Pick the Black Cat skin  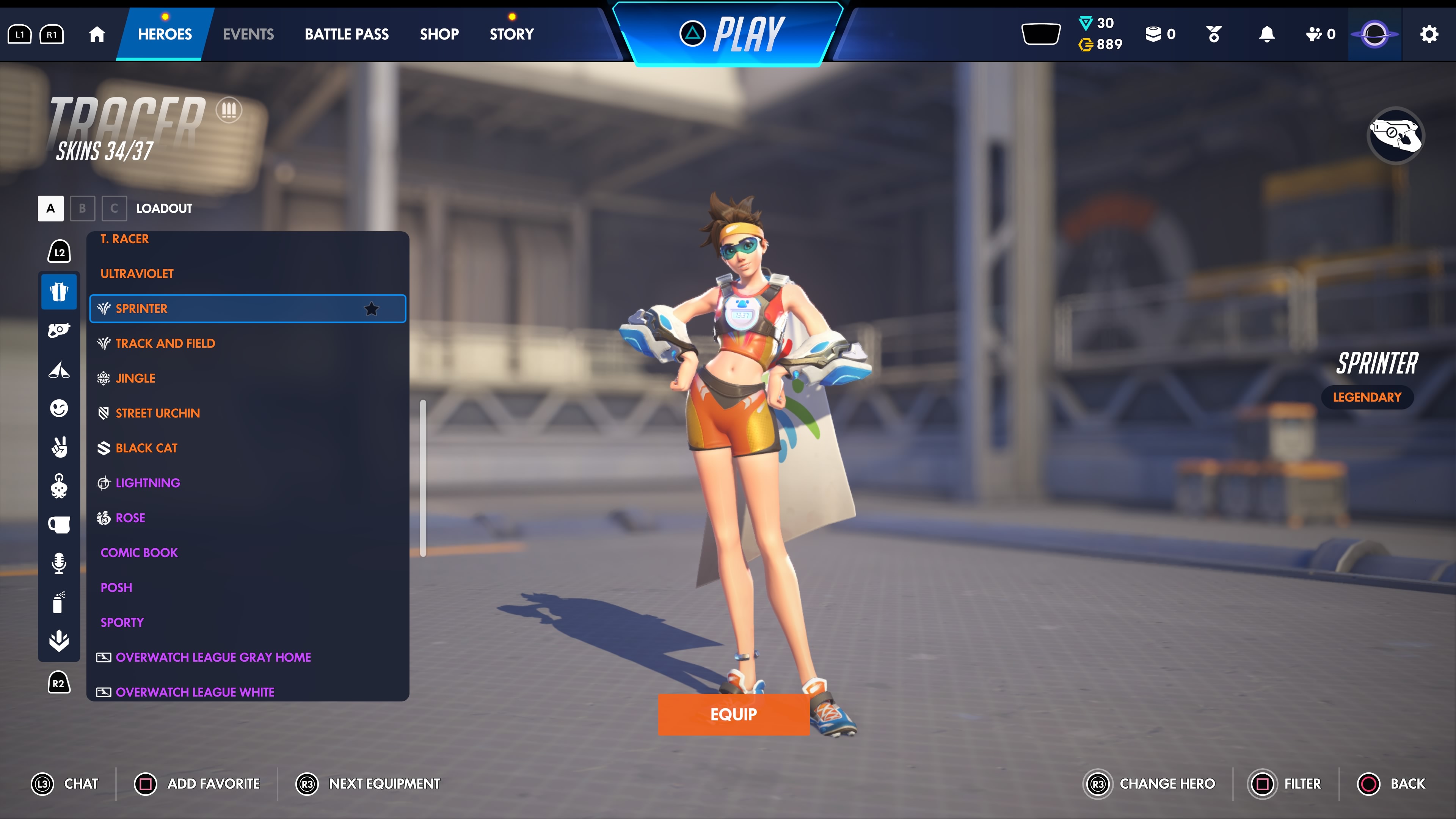pos(146,448)
